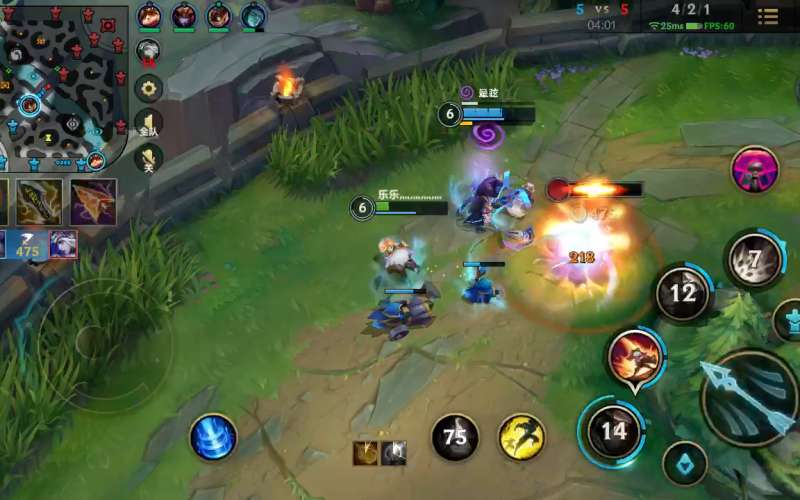Tap the ability with 12 cooldown
The width and height of the screenshot is (800, 500).
click(683, 293)
